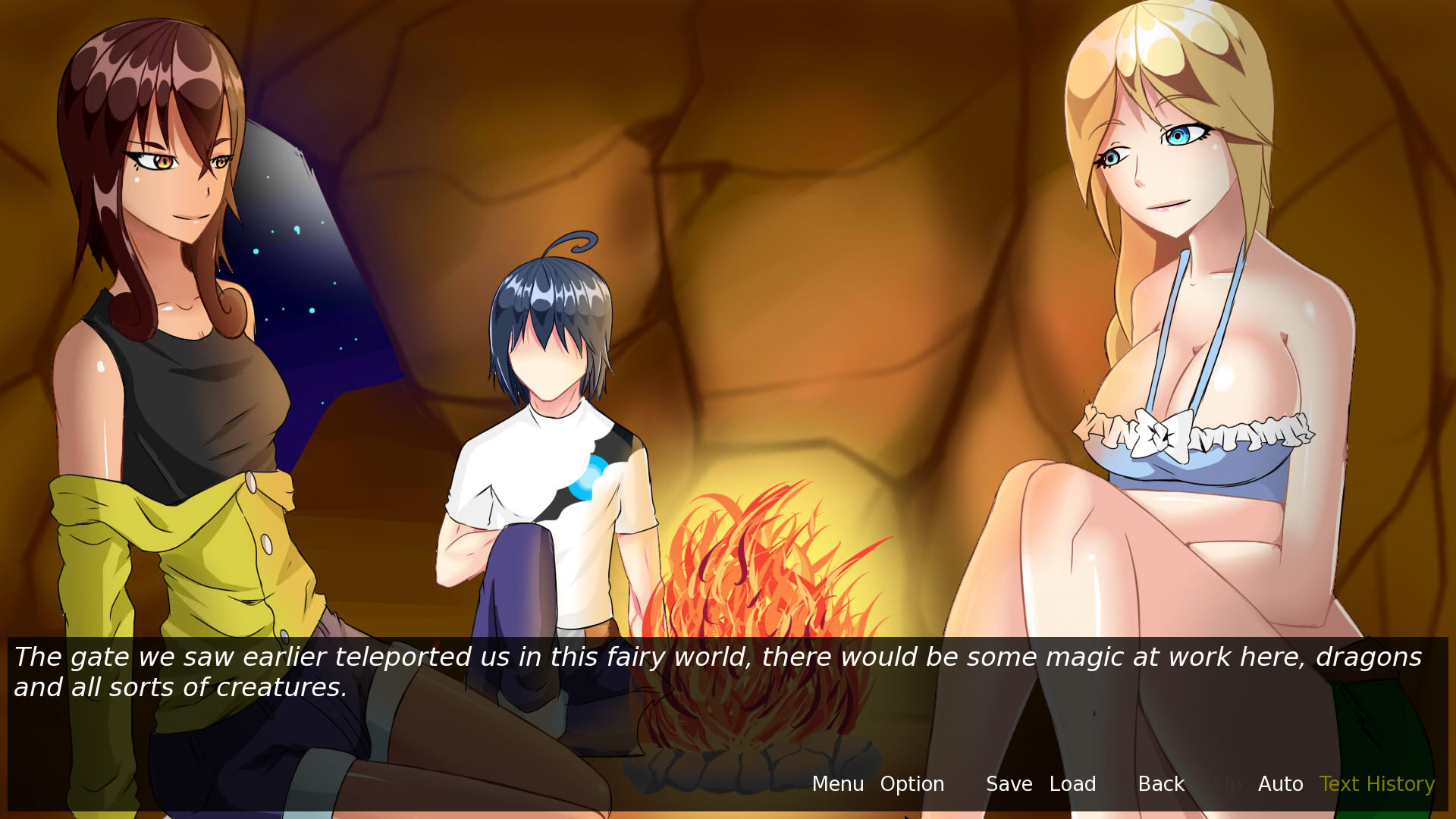The image size is (1456, 819).
Task: Open the Option settings
Action: [912, 784]
